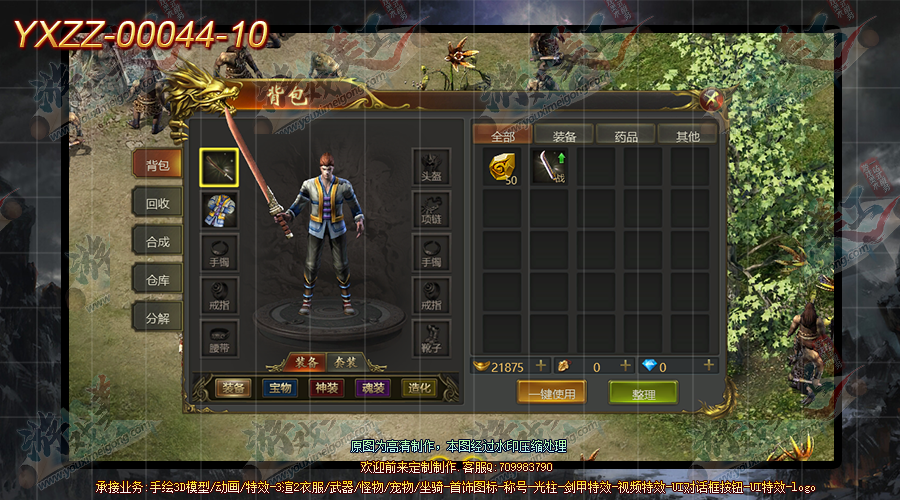View the 套装 set sub-tab
This screenshot has width=900, height=500.
(345, 361)
